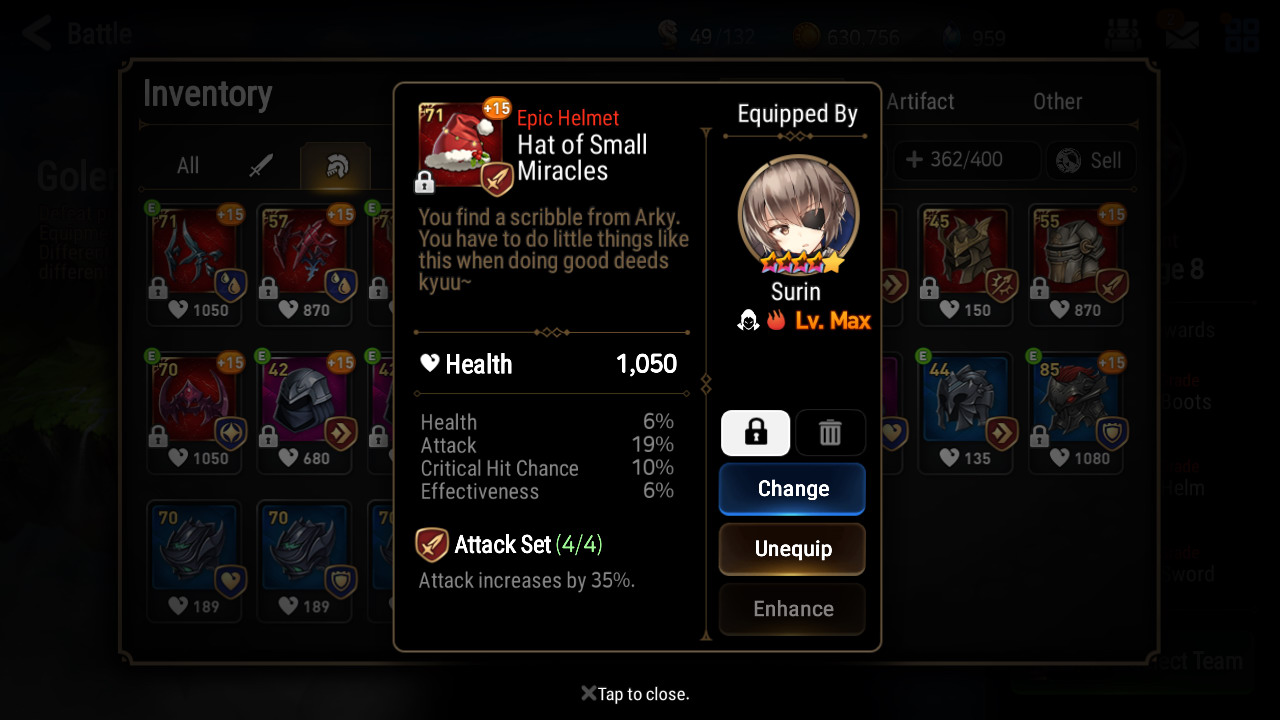The image size is (1280, 720).
Task: Toggle the padlock lock button
Action: tap(755, 433)
